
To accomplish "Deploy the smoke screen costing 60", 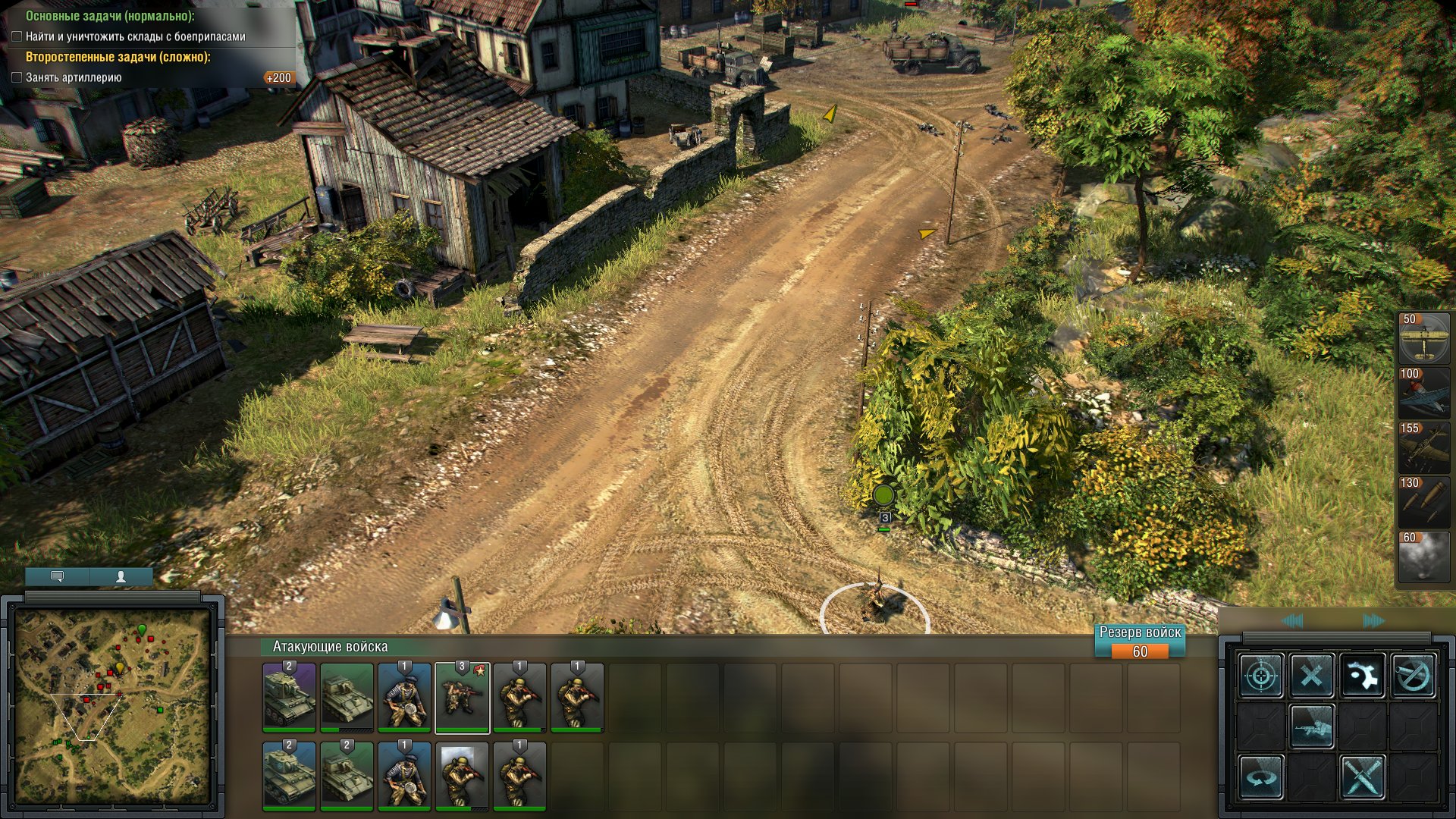I will click(x=1423, y=557).
